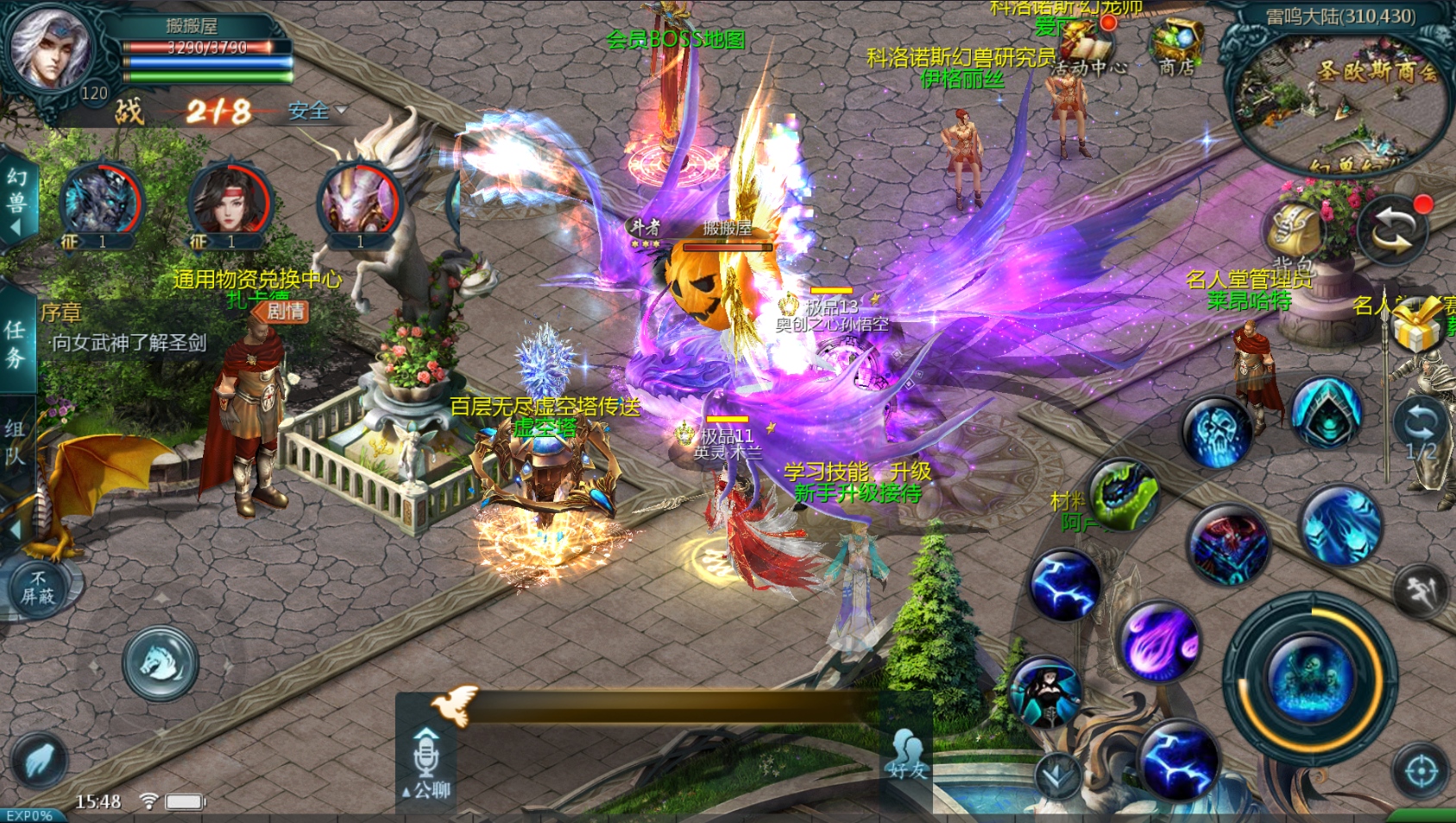Open the player portrait character sheet
Image resolution: width=1456 pixels, height=823 pixels.
49,47
